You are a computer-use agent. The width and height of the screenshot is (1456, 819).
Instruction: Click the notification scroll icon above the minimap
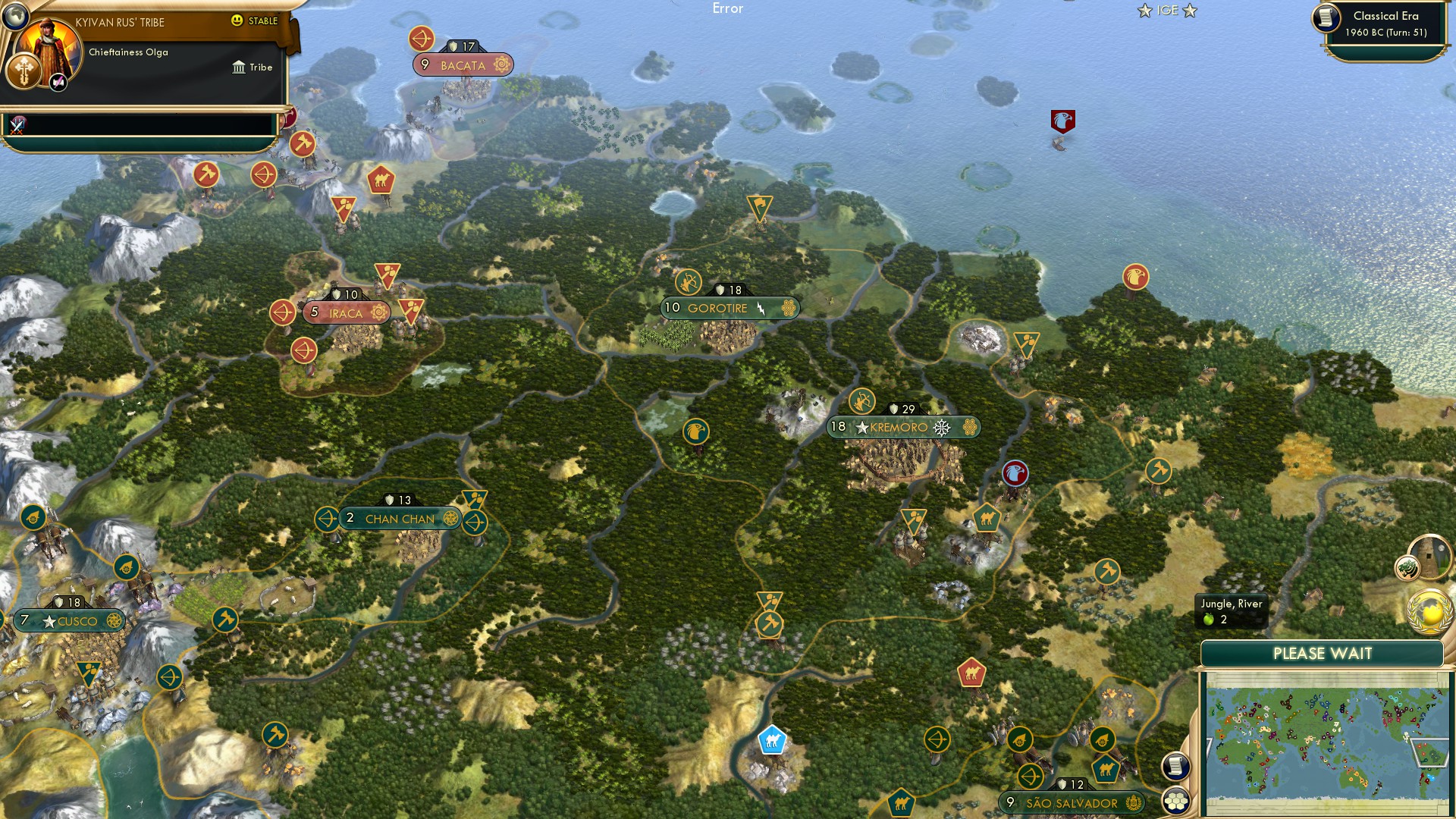pos(1175,766)
